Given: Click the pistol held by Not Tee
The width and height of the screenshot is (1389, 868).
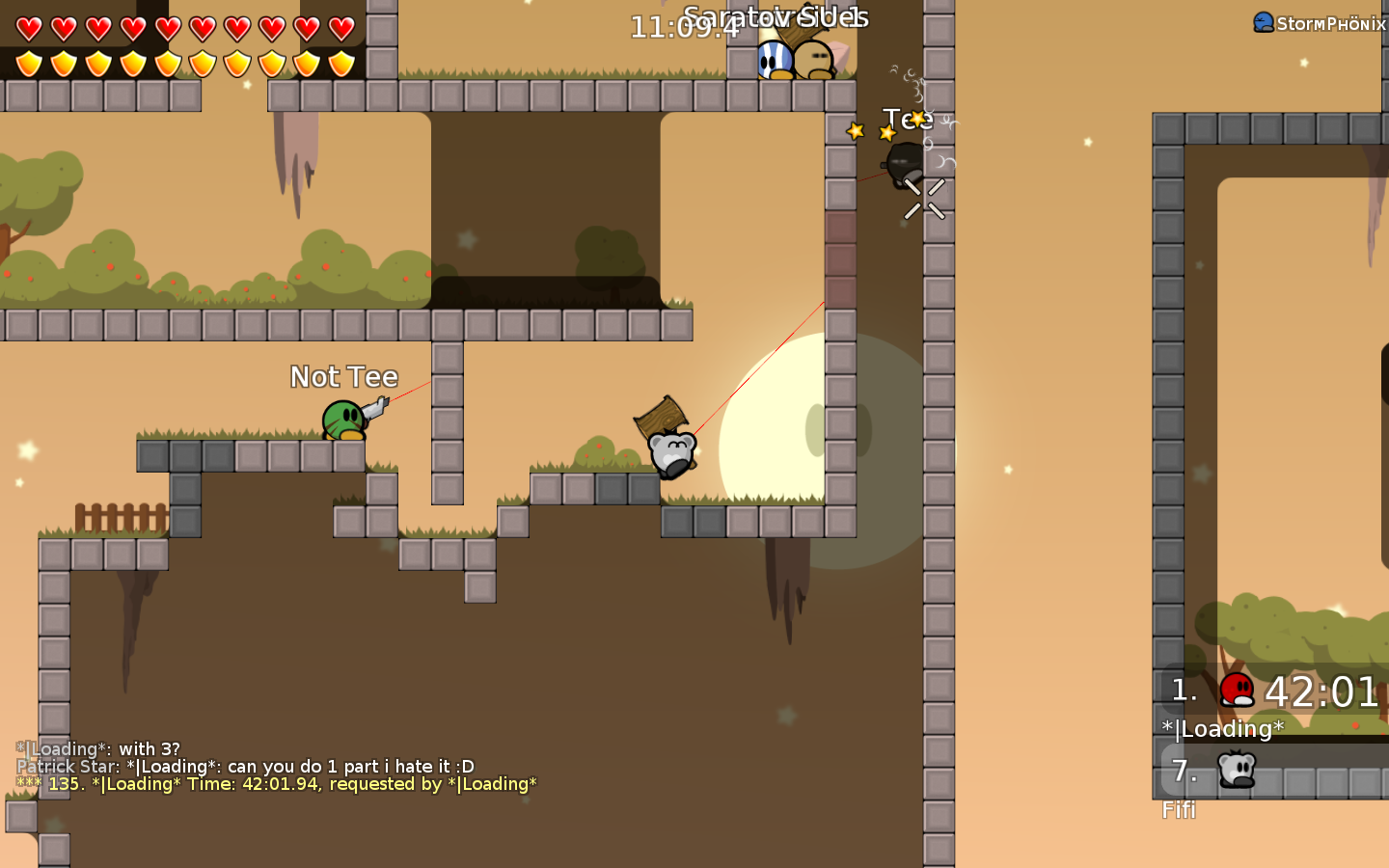Looking at the screenshot, I should (376, 410).
